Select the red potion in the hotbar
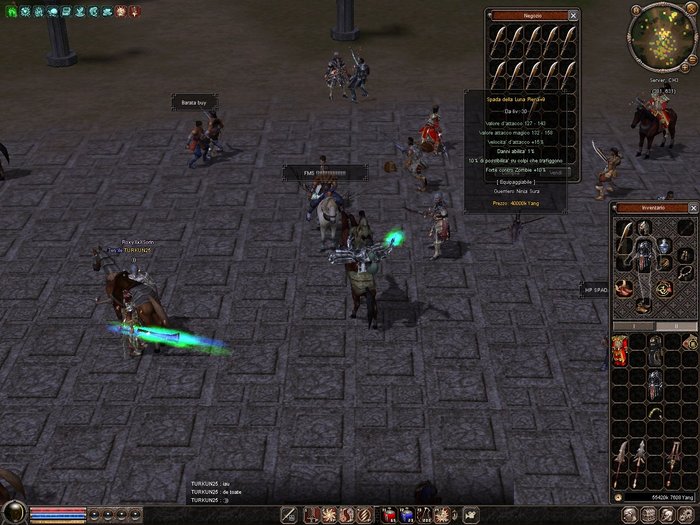 [x=390, y=514]
